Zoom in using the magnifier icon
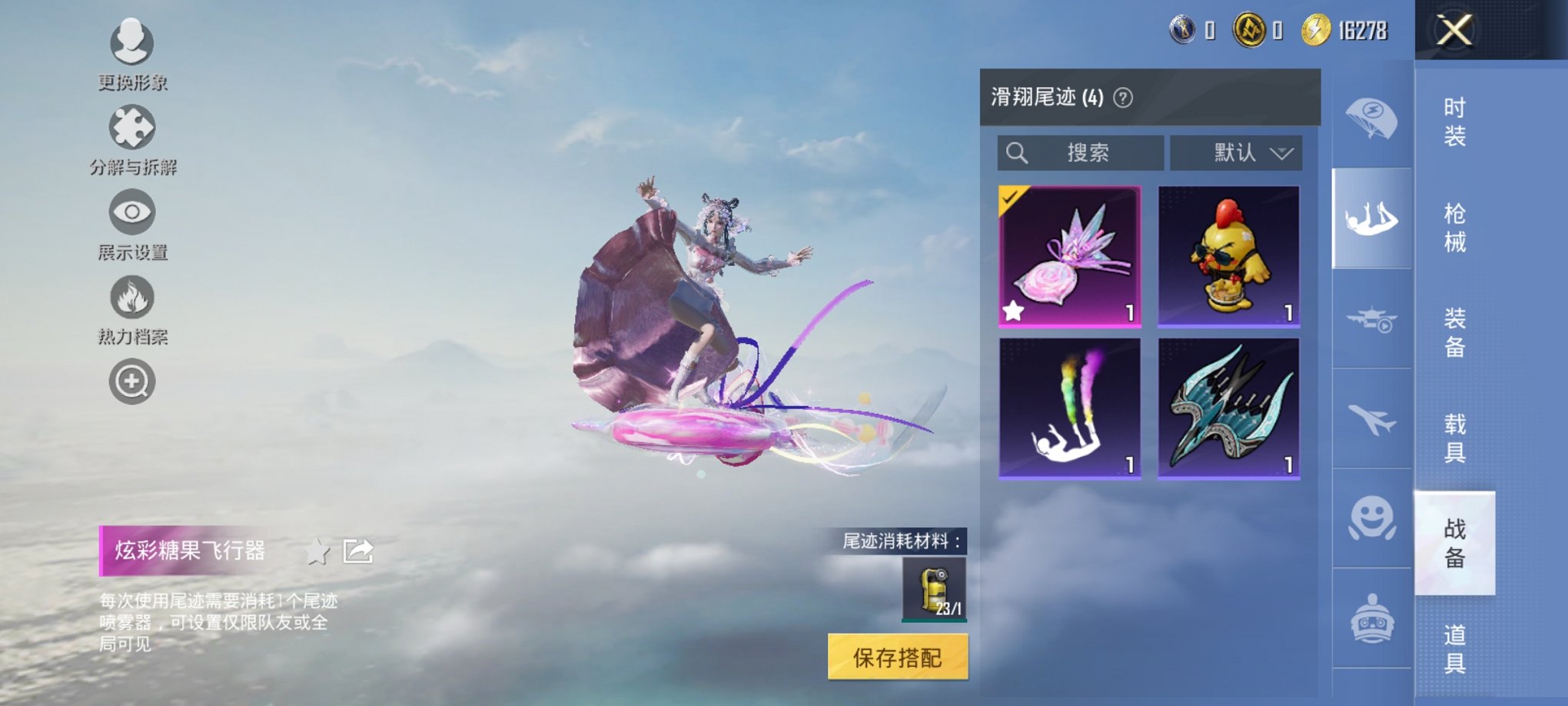Viewport: 1568px width, 706px height. pyautogui.click(x=132, y=380)
